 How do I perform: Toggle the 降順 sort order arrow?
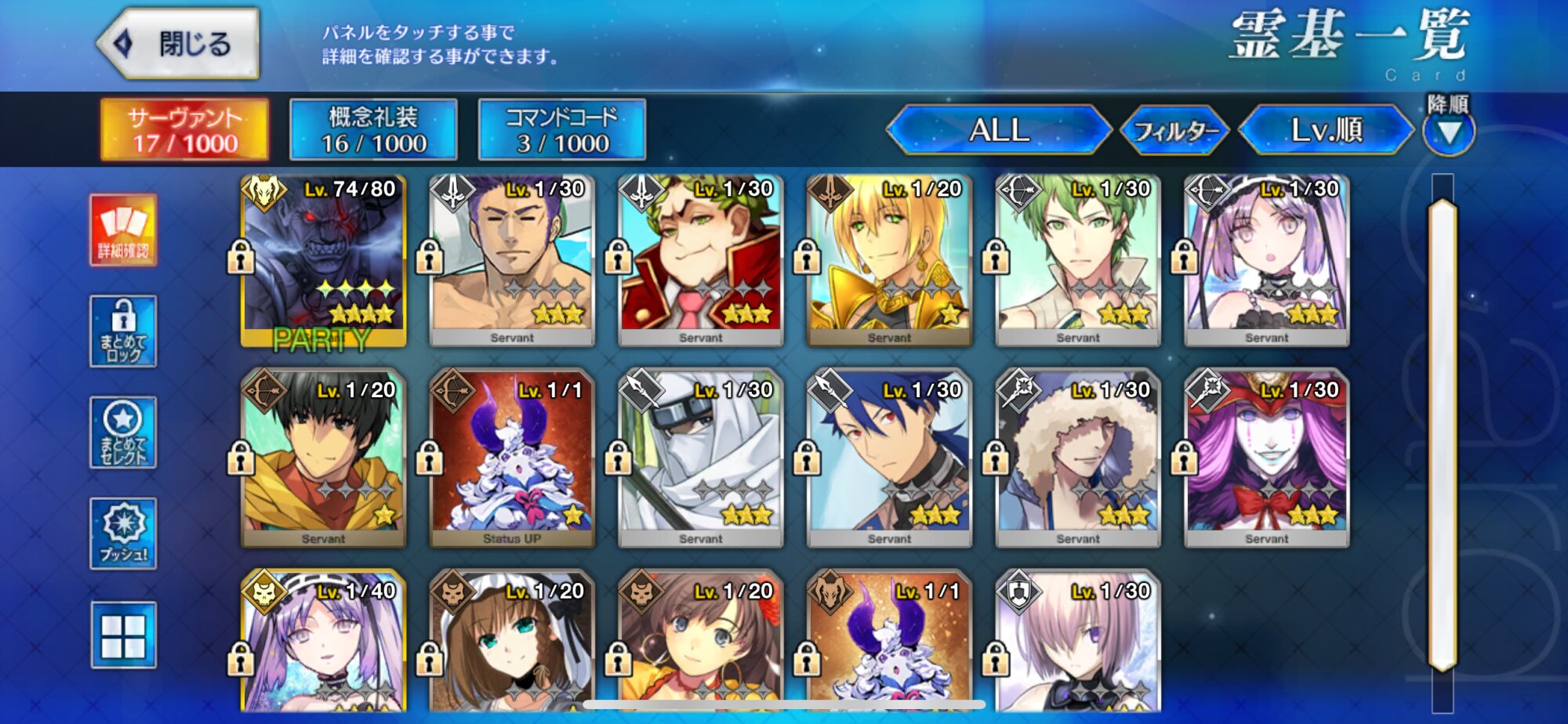[1449, 132]
